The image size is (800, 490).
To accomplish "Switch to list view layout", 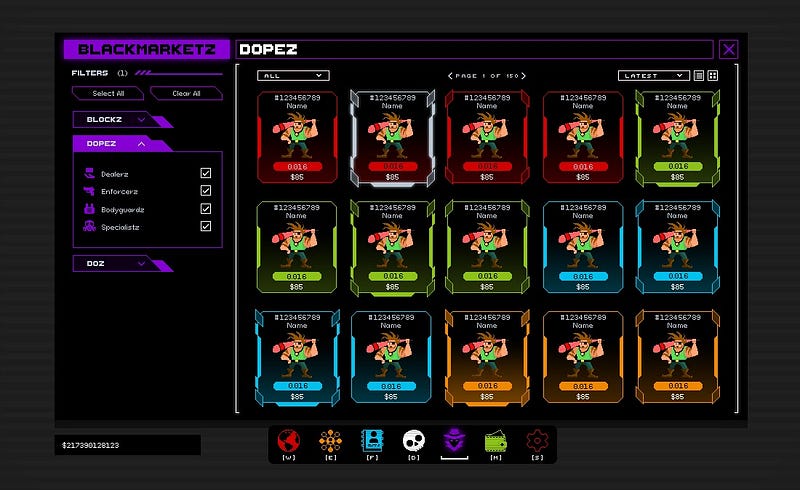I will tap(699, 76).
